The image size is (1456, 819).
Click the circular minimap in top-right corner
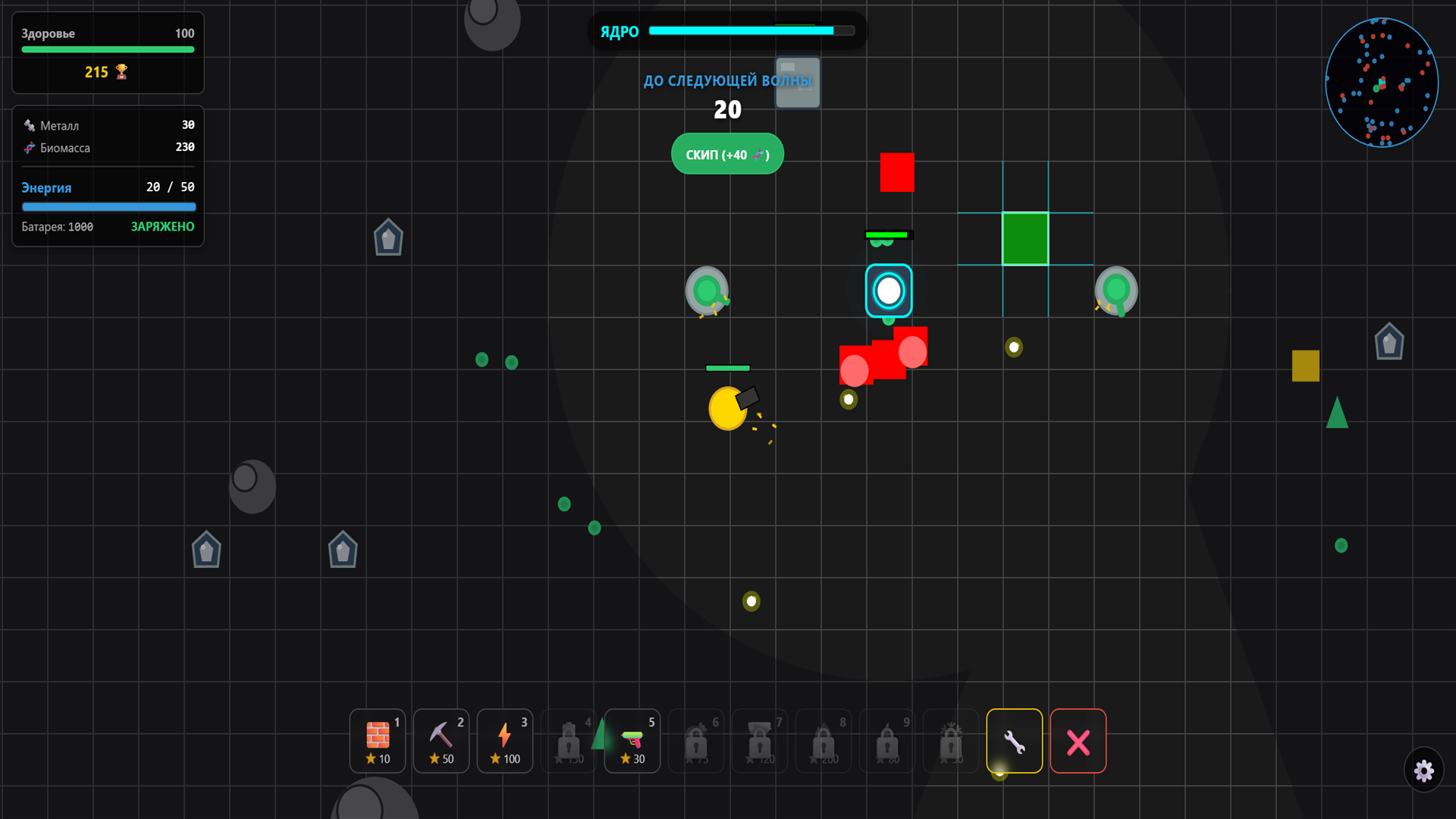coord(1382,82)
